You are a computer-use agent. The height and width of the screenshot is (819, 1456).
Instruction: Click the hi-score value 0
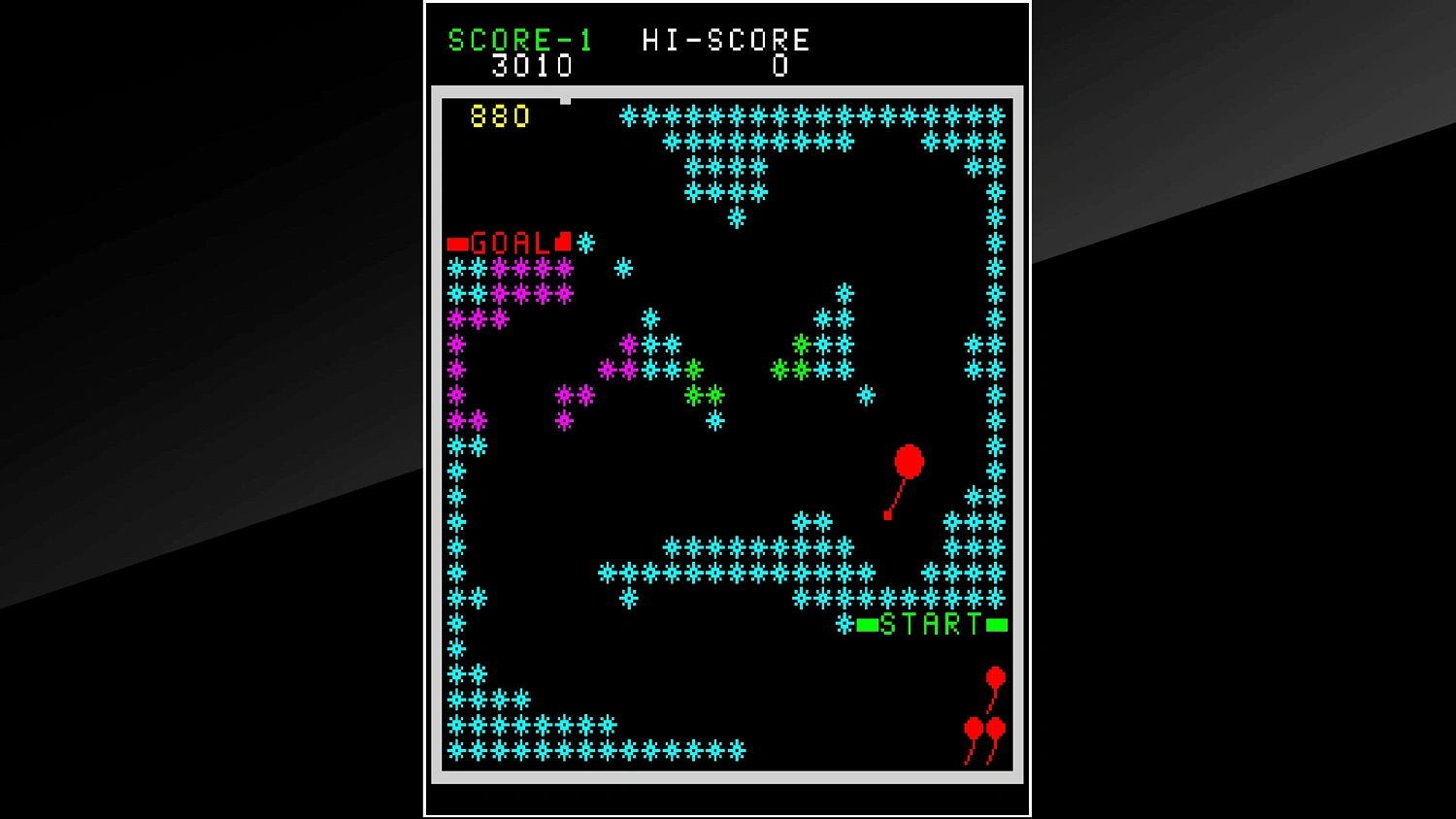(x=779, y=67)
